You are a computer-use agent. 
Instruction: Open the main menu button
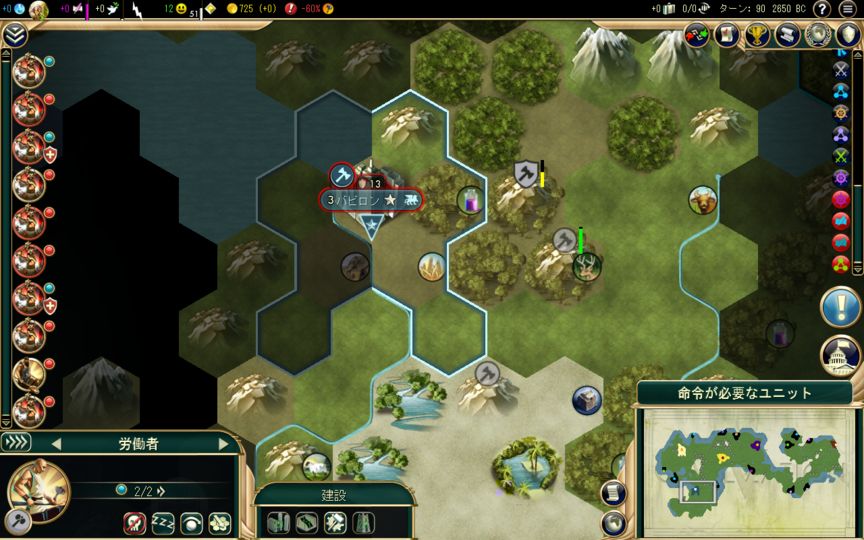point(848,9)
